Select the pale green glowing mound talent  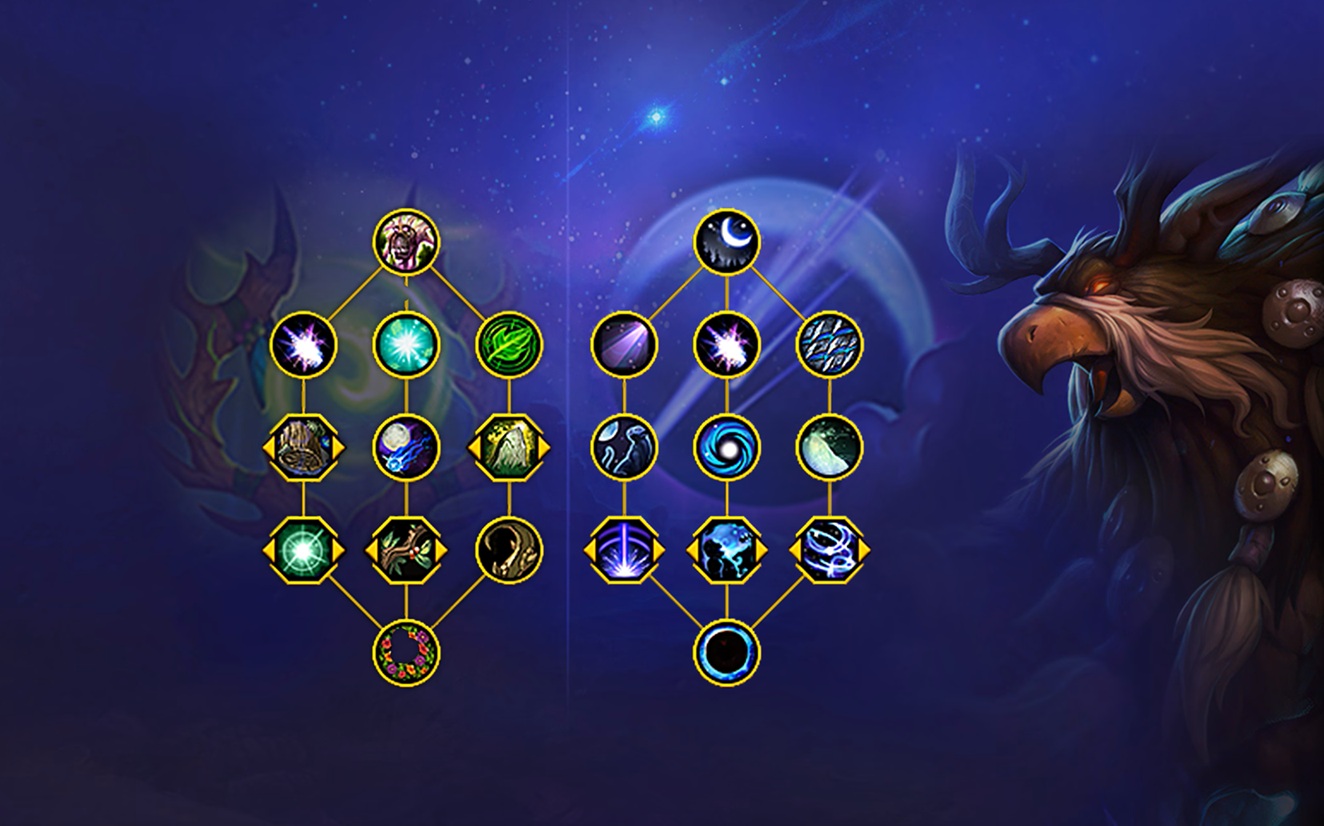click(x=829, y=447)
